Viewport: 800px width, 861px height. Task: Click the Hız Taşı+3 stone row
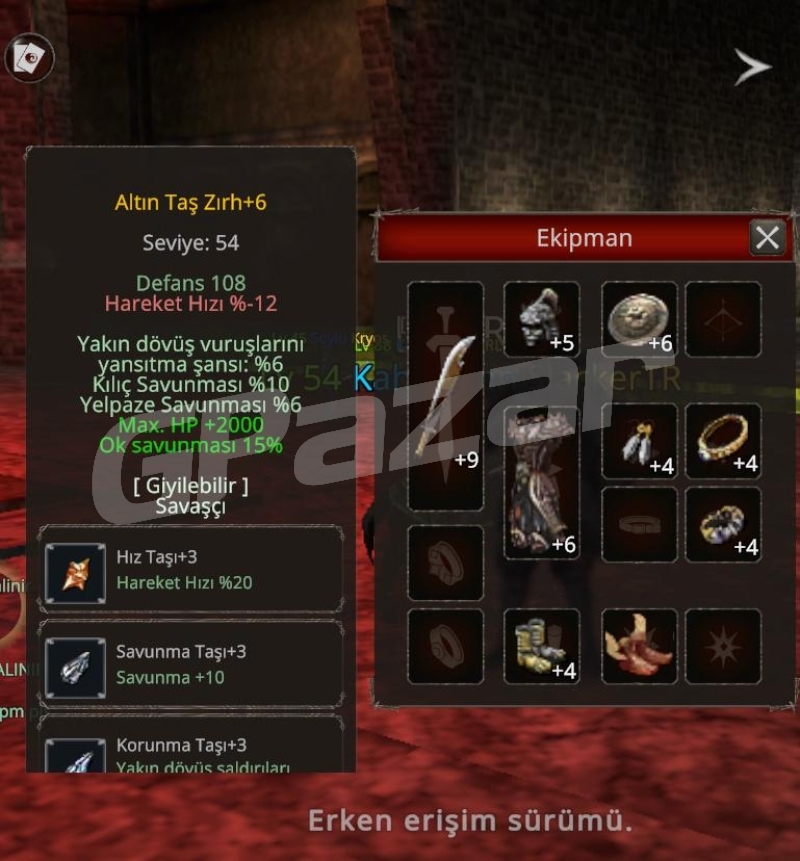click(190, 570)
